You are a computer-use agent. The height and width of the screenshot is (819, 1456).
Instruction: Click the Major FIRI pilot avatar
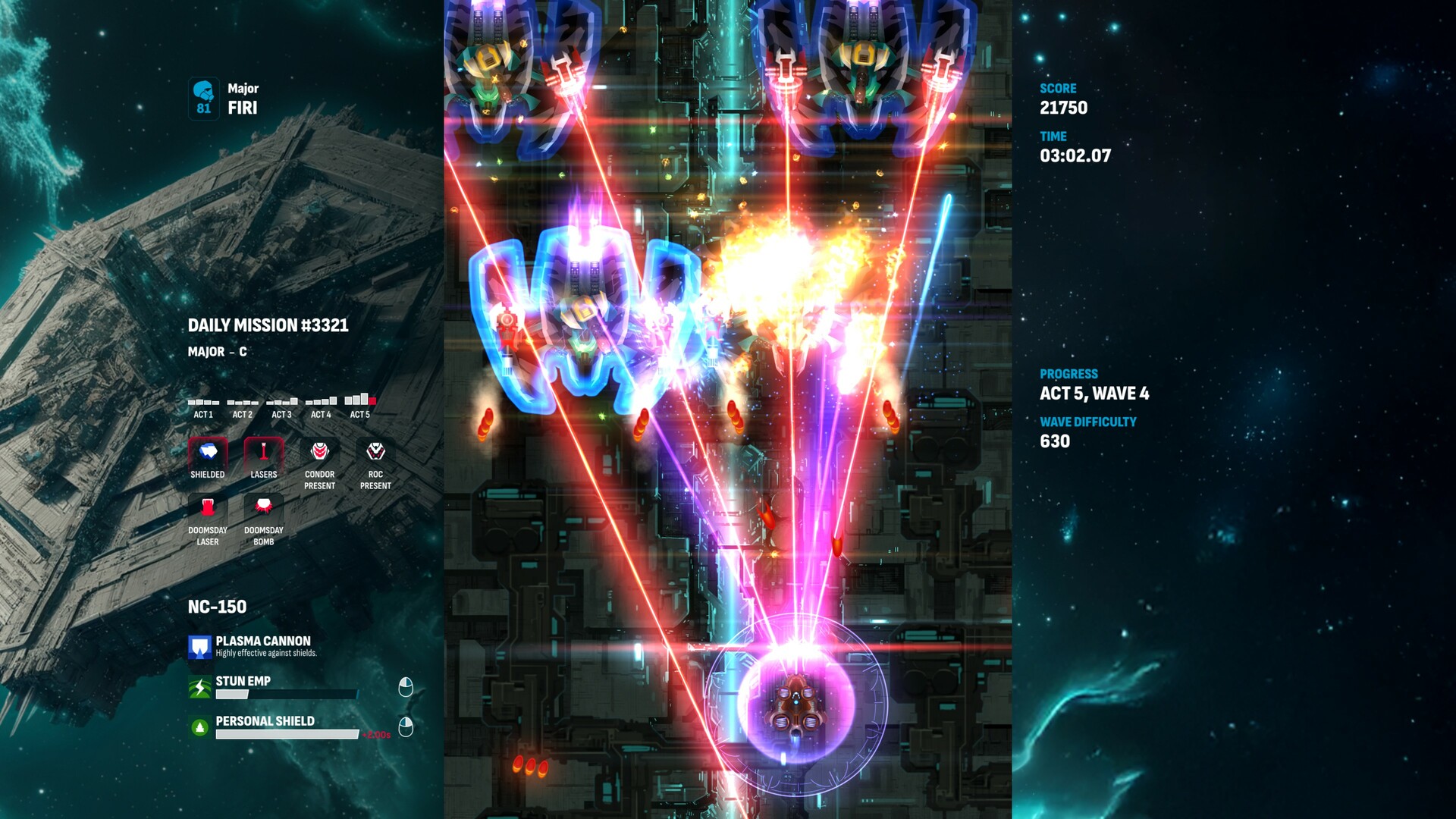coord(202,96)
